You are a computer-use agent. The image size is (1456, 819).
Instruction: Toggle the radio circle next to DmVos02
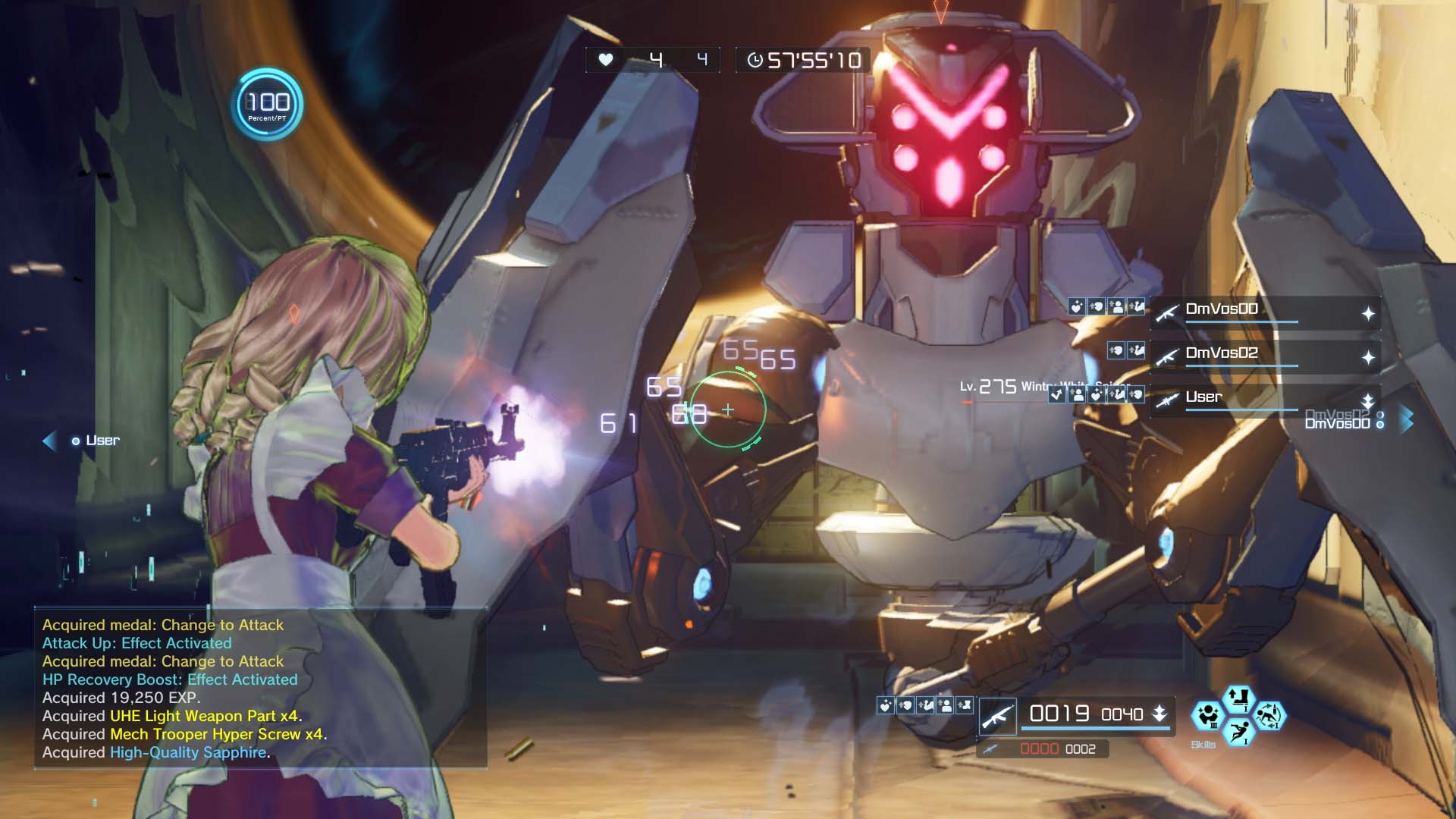pyautogui.click(x=1380, y=413)
